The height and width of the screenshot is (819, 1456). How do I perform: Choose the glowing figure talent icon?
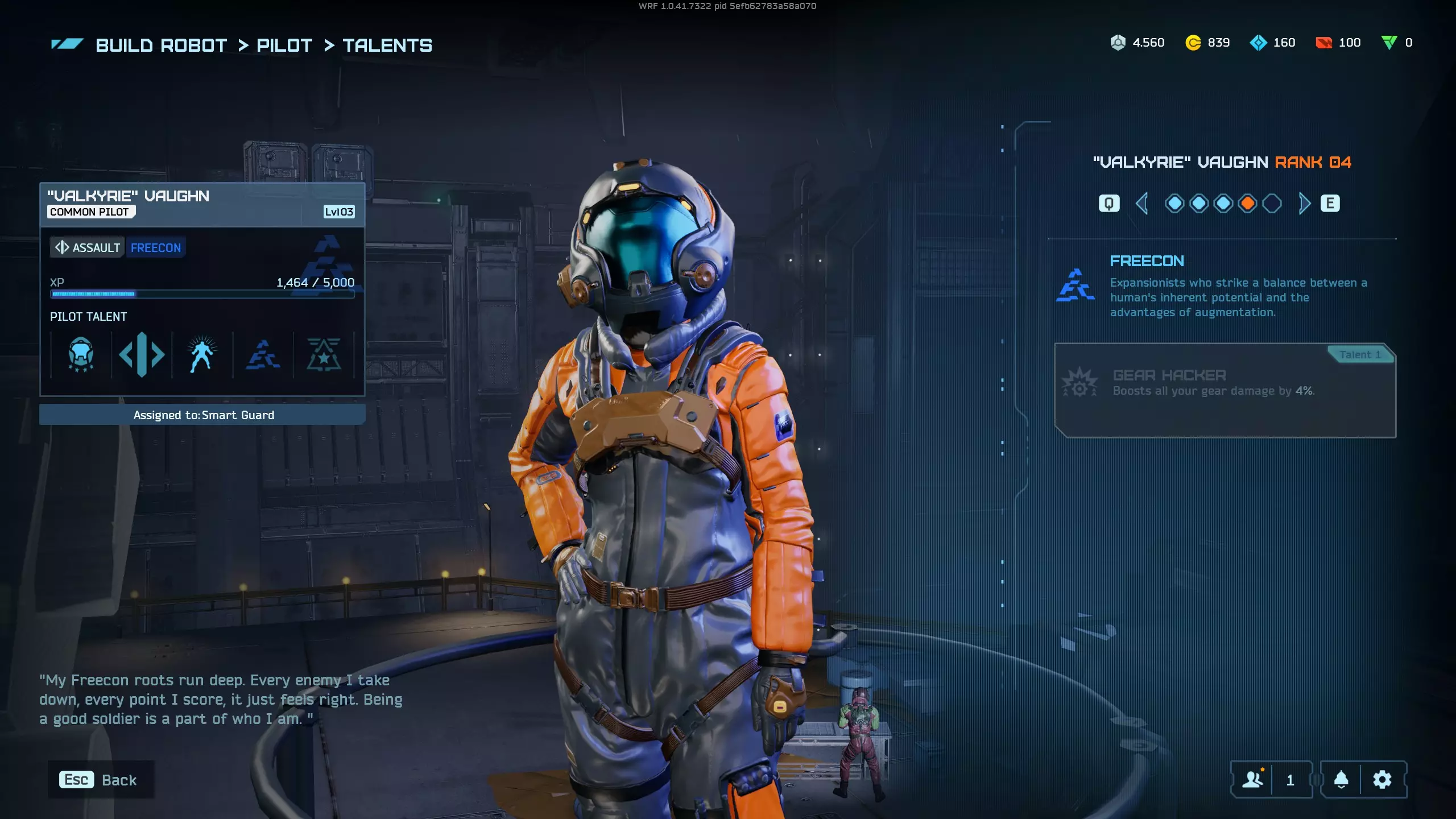click(202, 355)
